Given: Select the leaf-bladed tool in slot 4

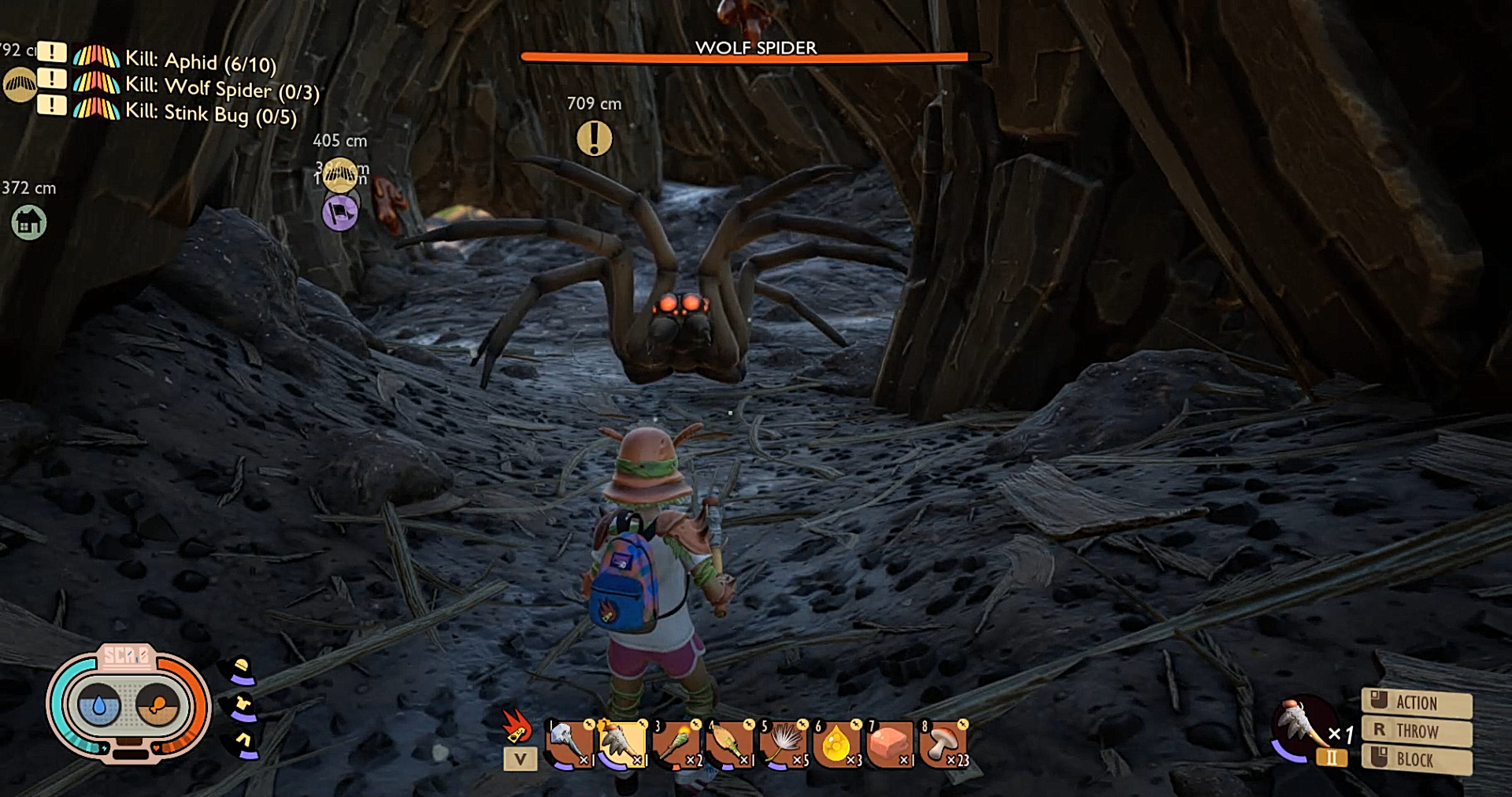Looking at the screenshot, I should (x=729, y=744).
